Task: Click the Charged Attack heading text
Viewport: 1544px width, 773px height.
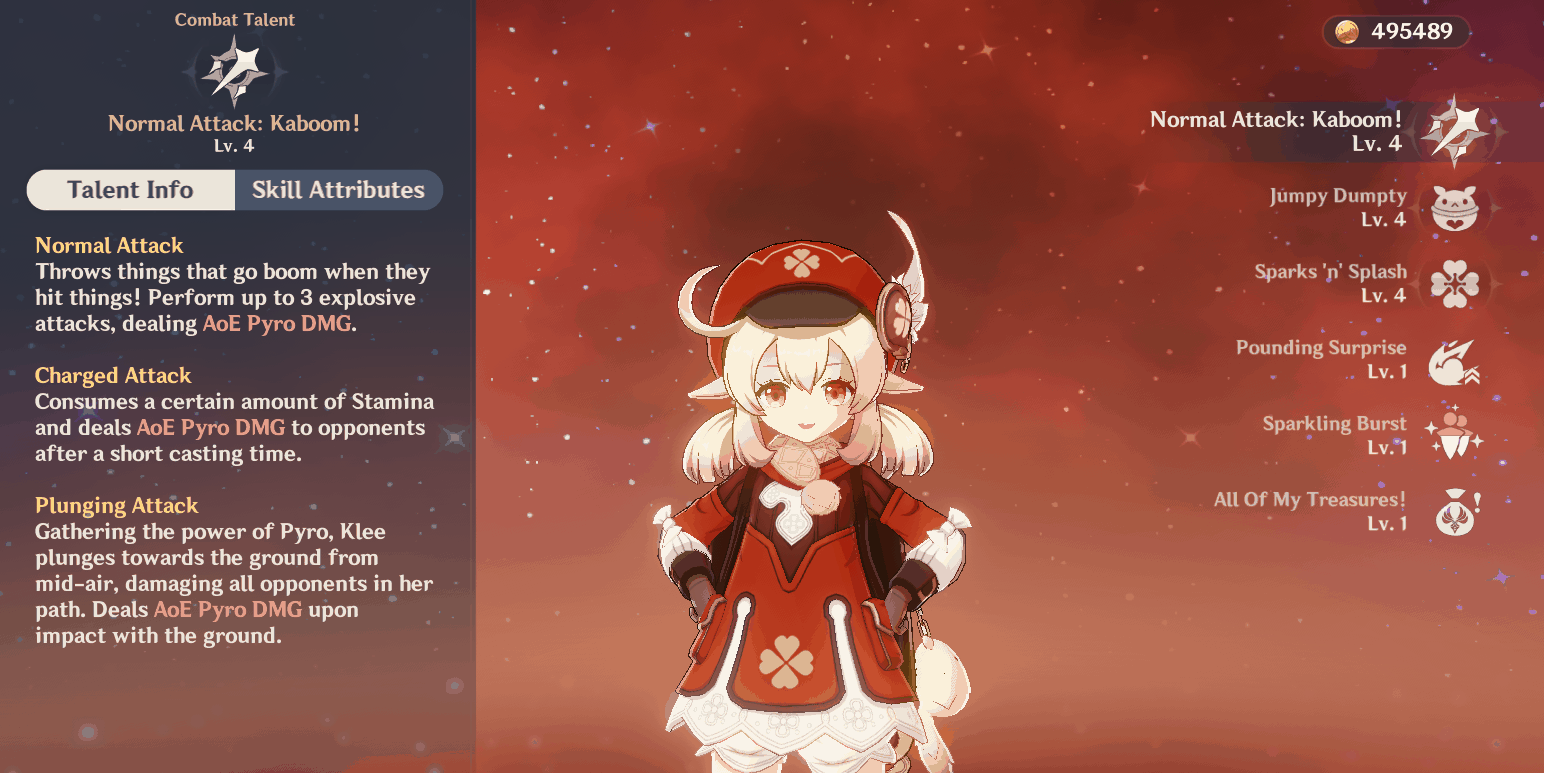Action: point(113,375)
